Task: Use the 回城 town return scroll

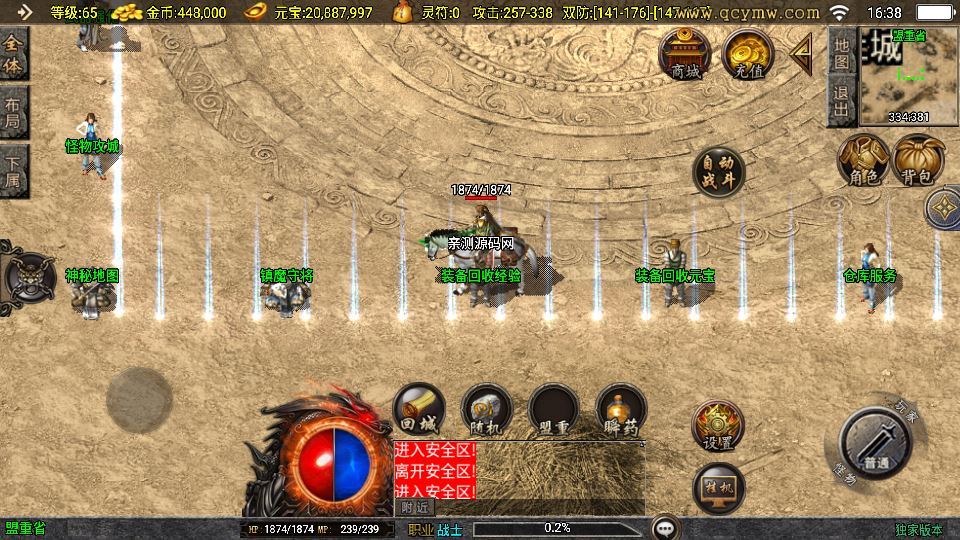Action: point(419,408)
